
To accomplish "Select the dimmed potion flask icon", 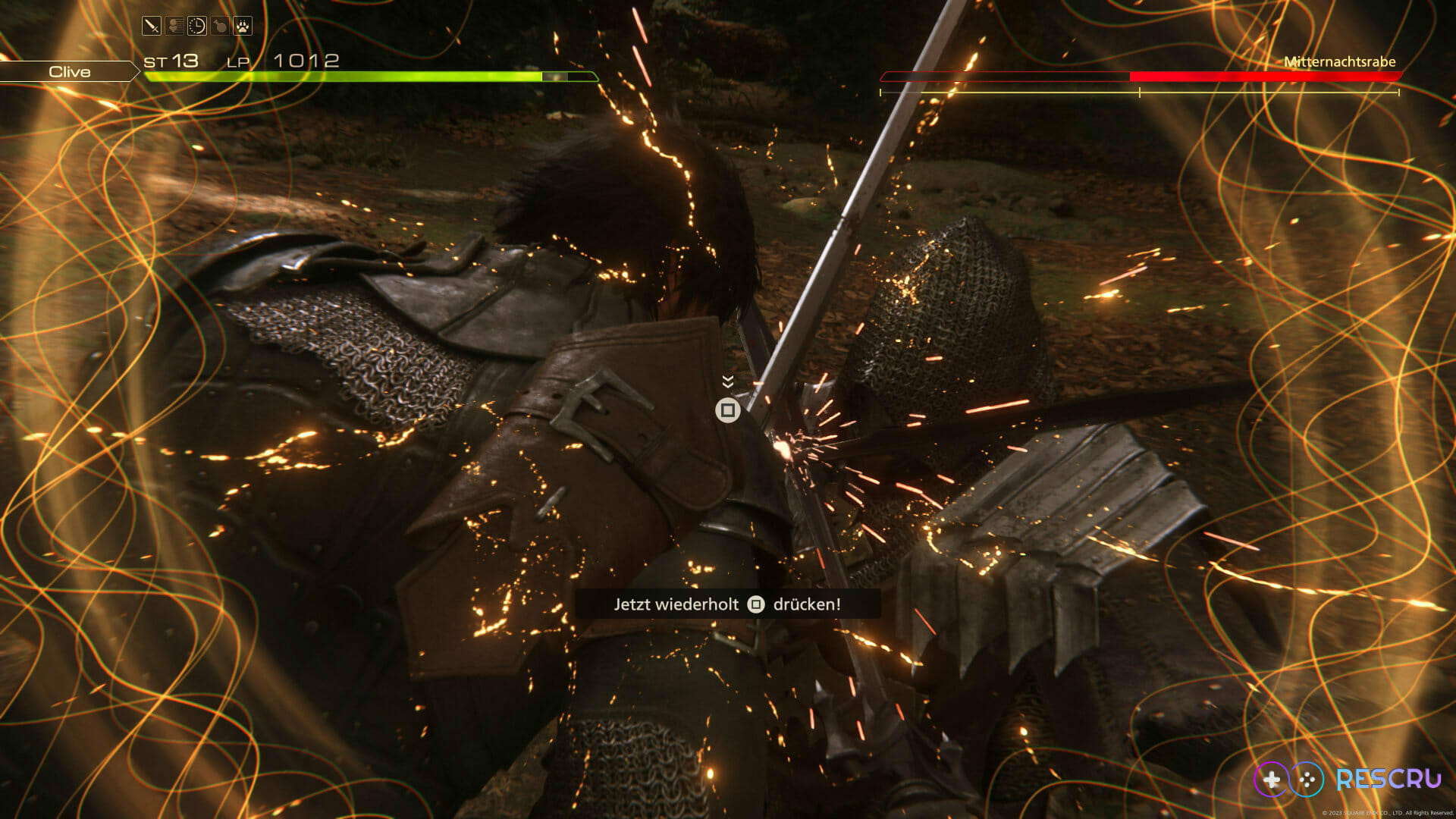I will (x=220, y=27).
